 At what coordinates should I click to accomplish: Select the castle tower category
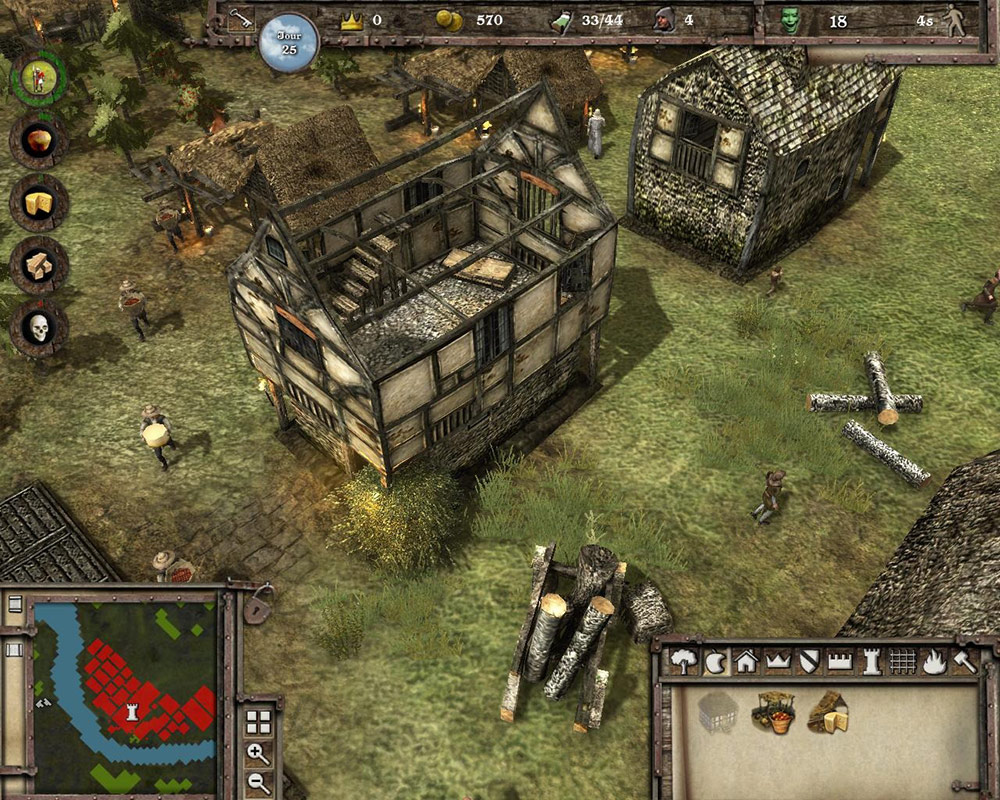coord(871,661)
